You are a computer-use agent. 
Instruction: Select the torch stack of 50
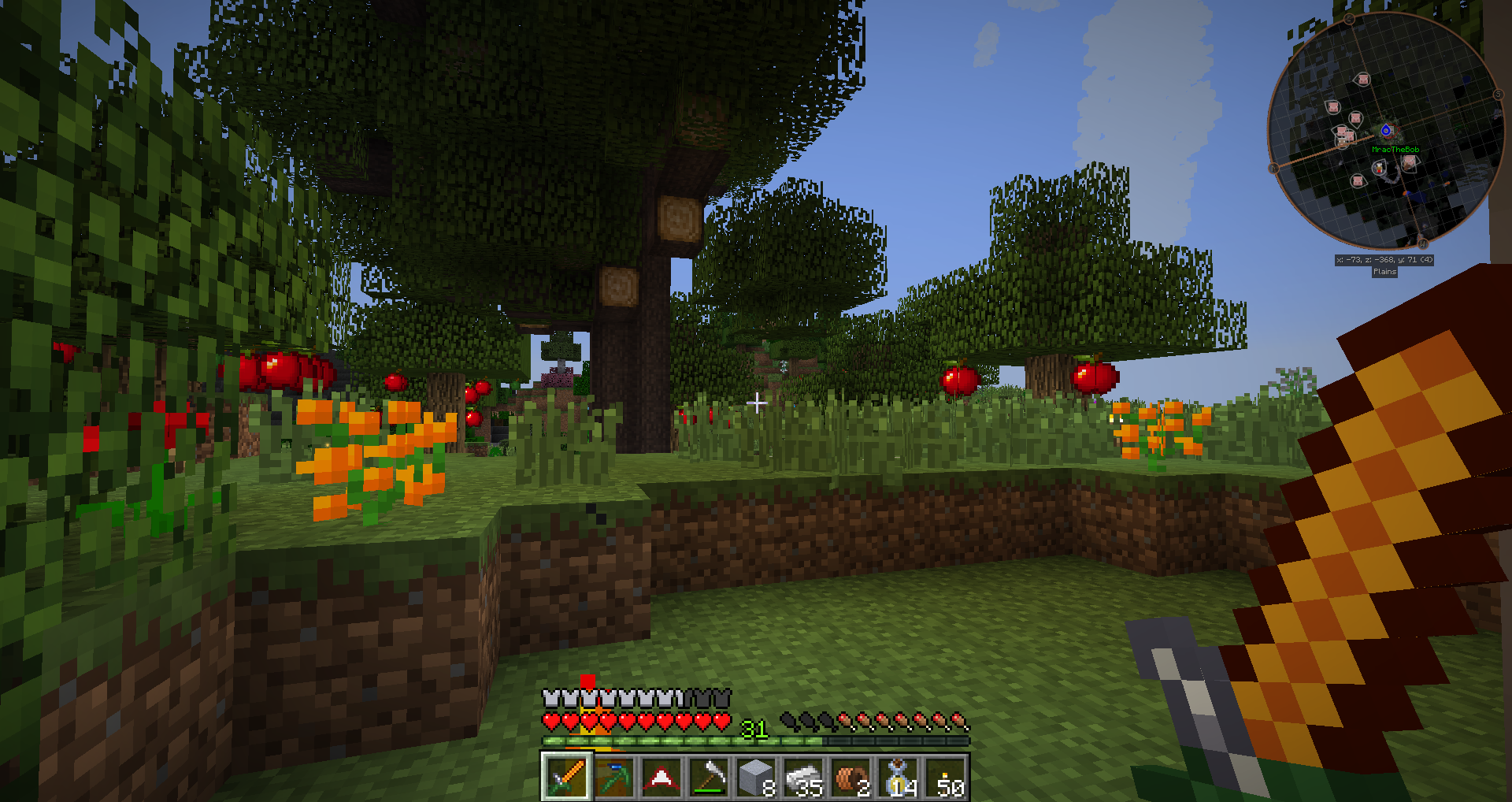947,777
